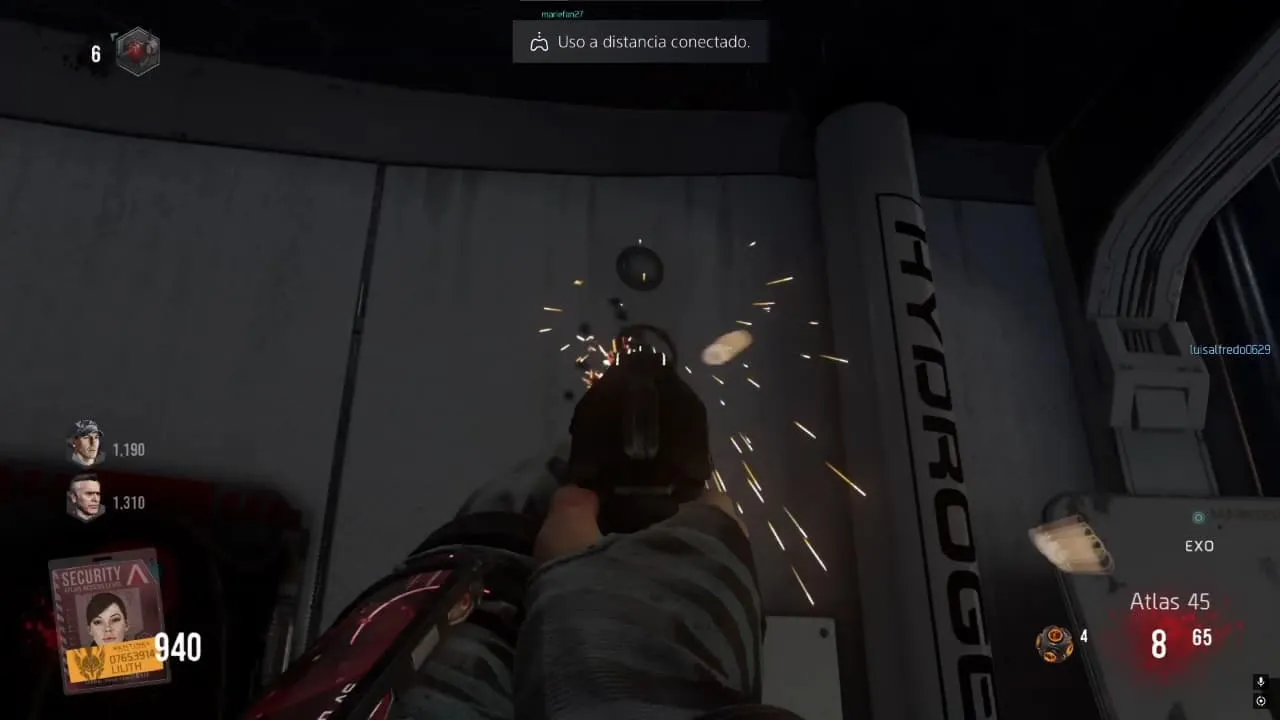Click the Exo ability circle indicator

point(1198,517)
